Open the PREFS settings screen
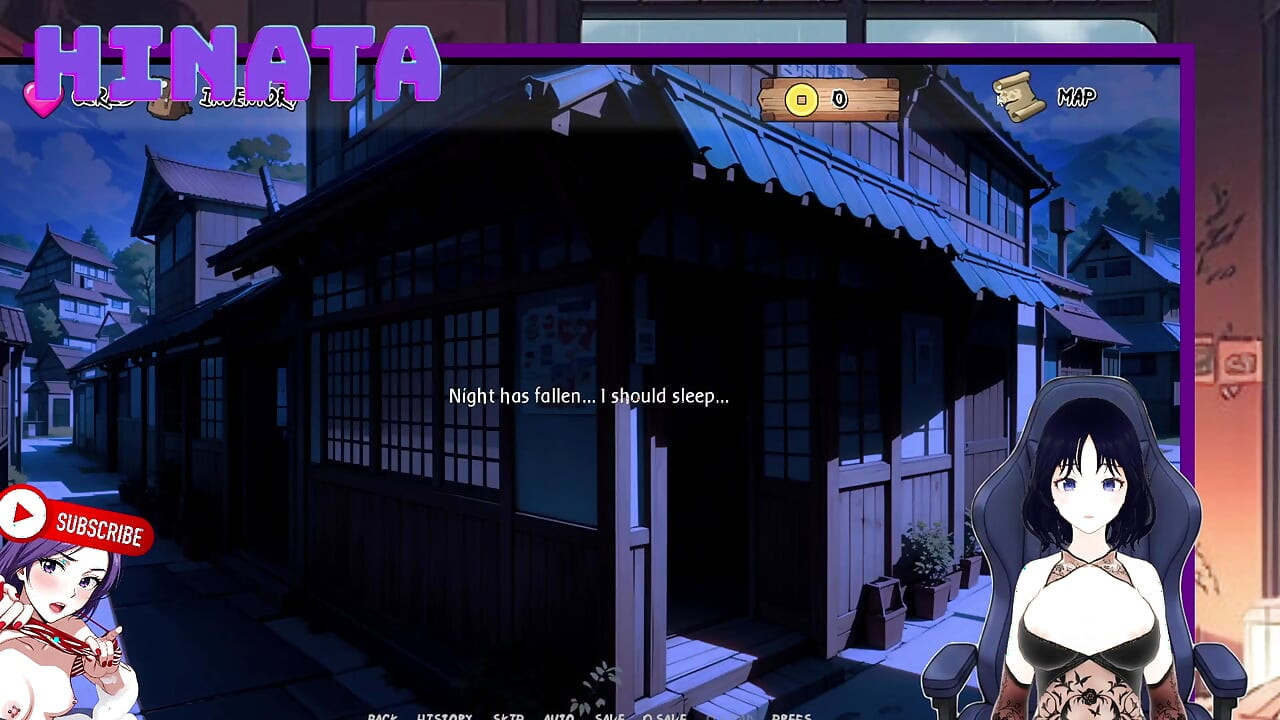1280x720 pixels. pyautogui.click(x=790, y=716)
